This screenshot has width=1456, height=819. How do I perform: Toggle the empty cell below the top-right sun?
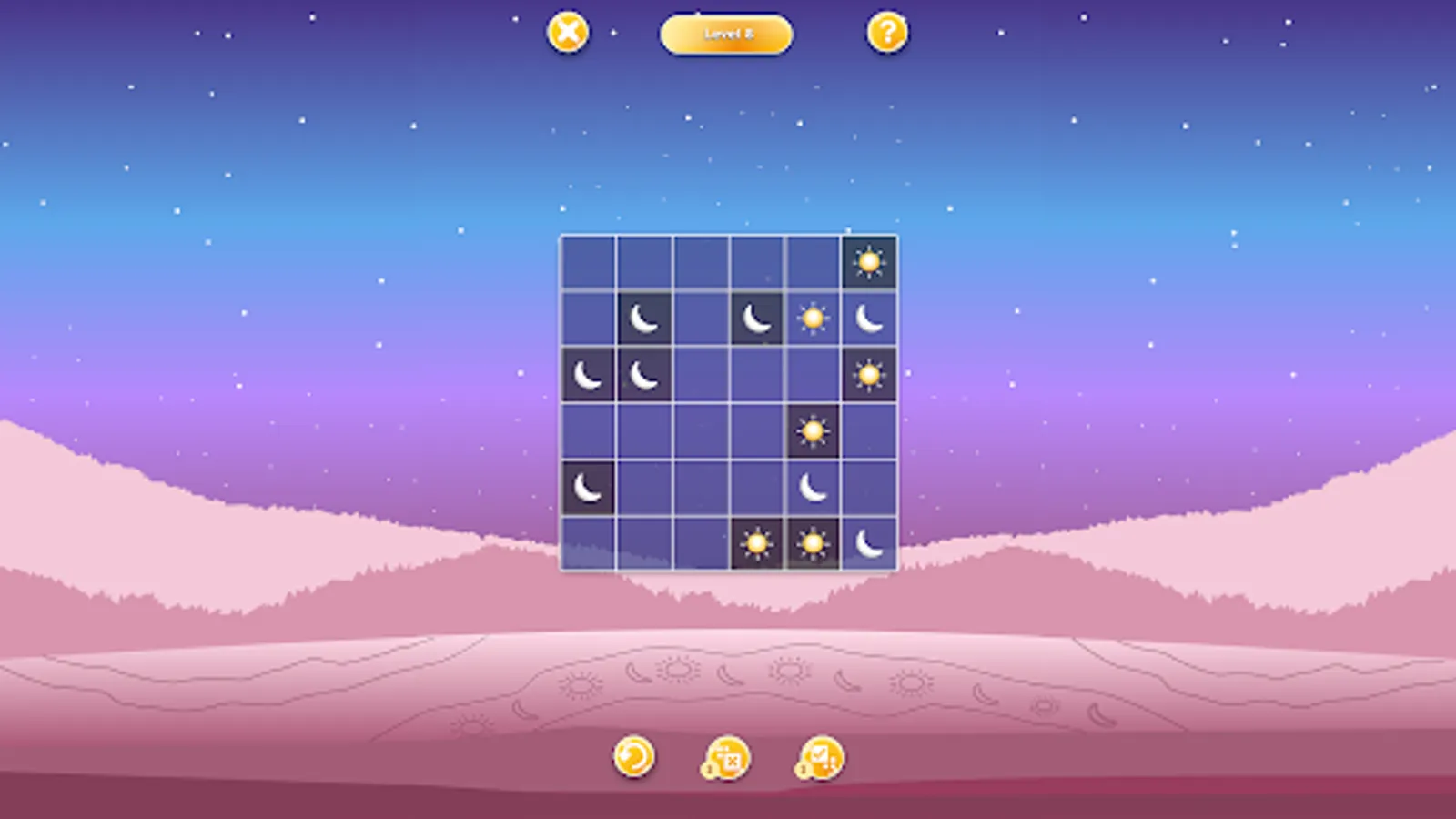point(869,430)
